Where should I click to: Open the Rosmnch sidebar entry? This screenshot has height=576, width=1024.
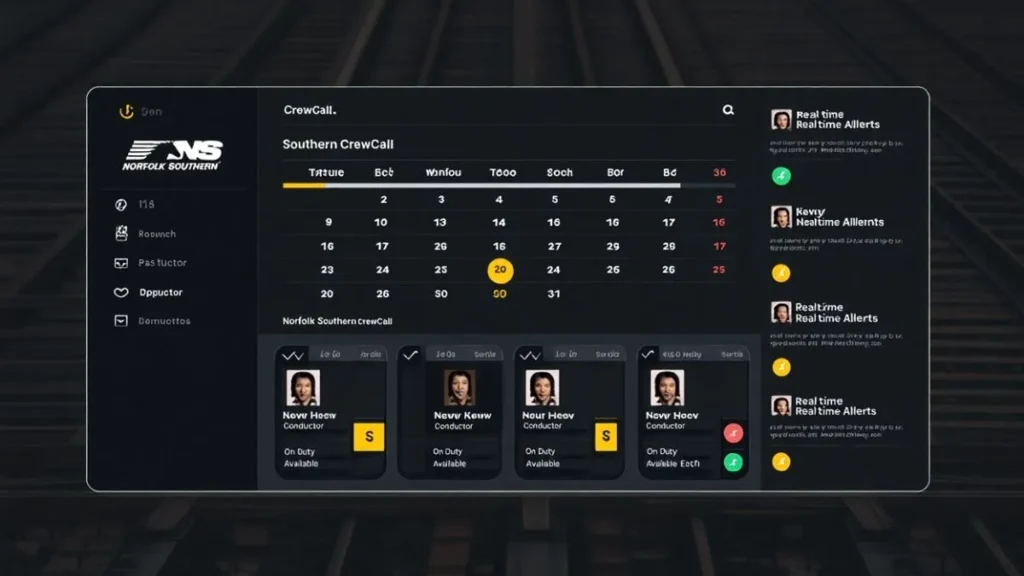[x=156, y=234]
